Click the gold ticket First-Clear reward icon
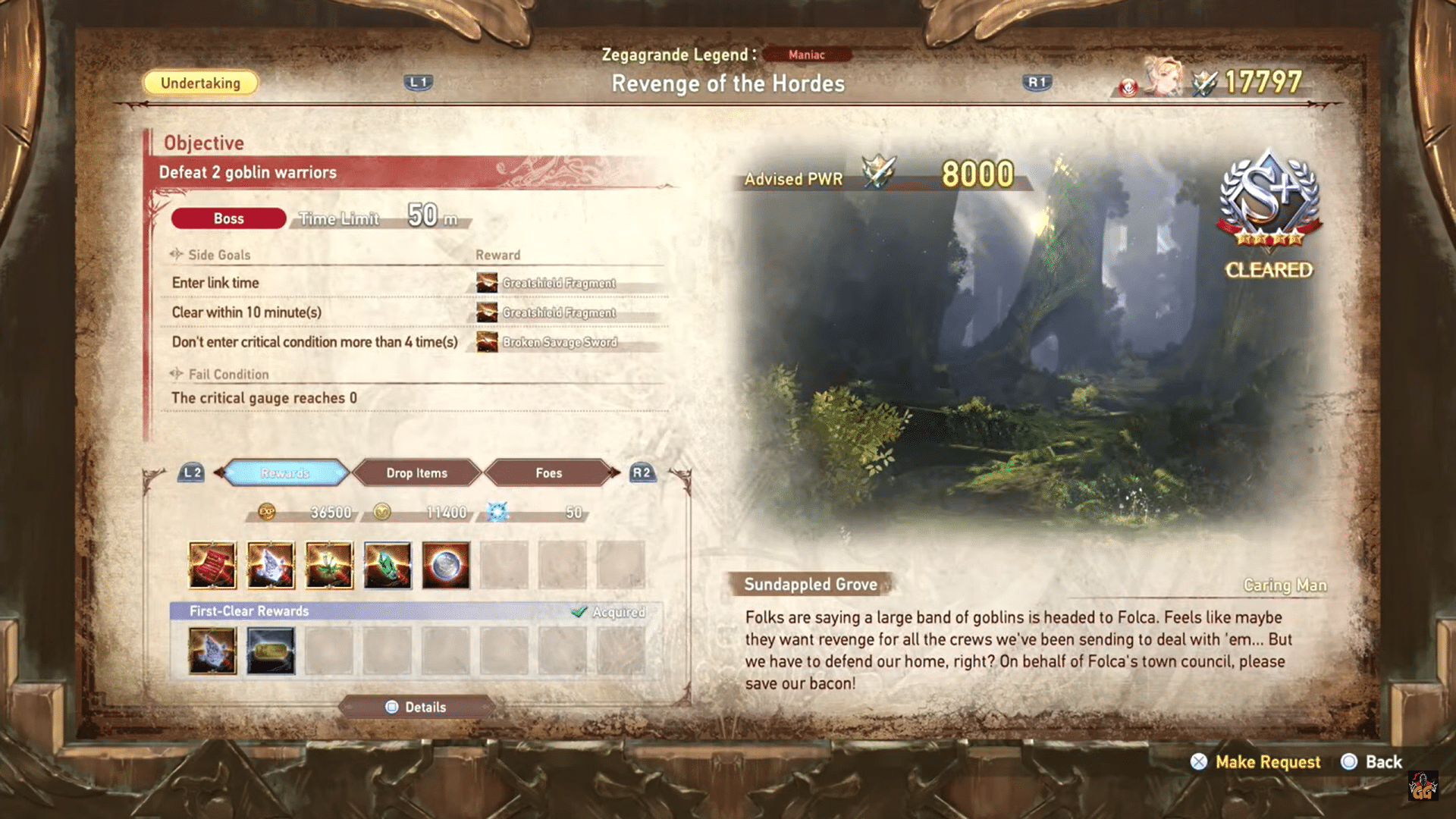1456x819 pixels. [x=271, y=650]
